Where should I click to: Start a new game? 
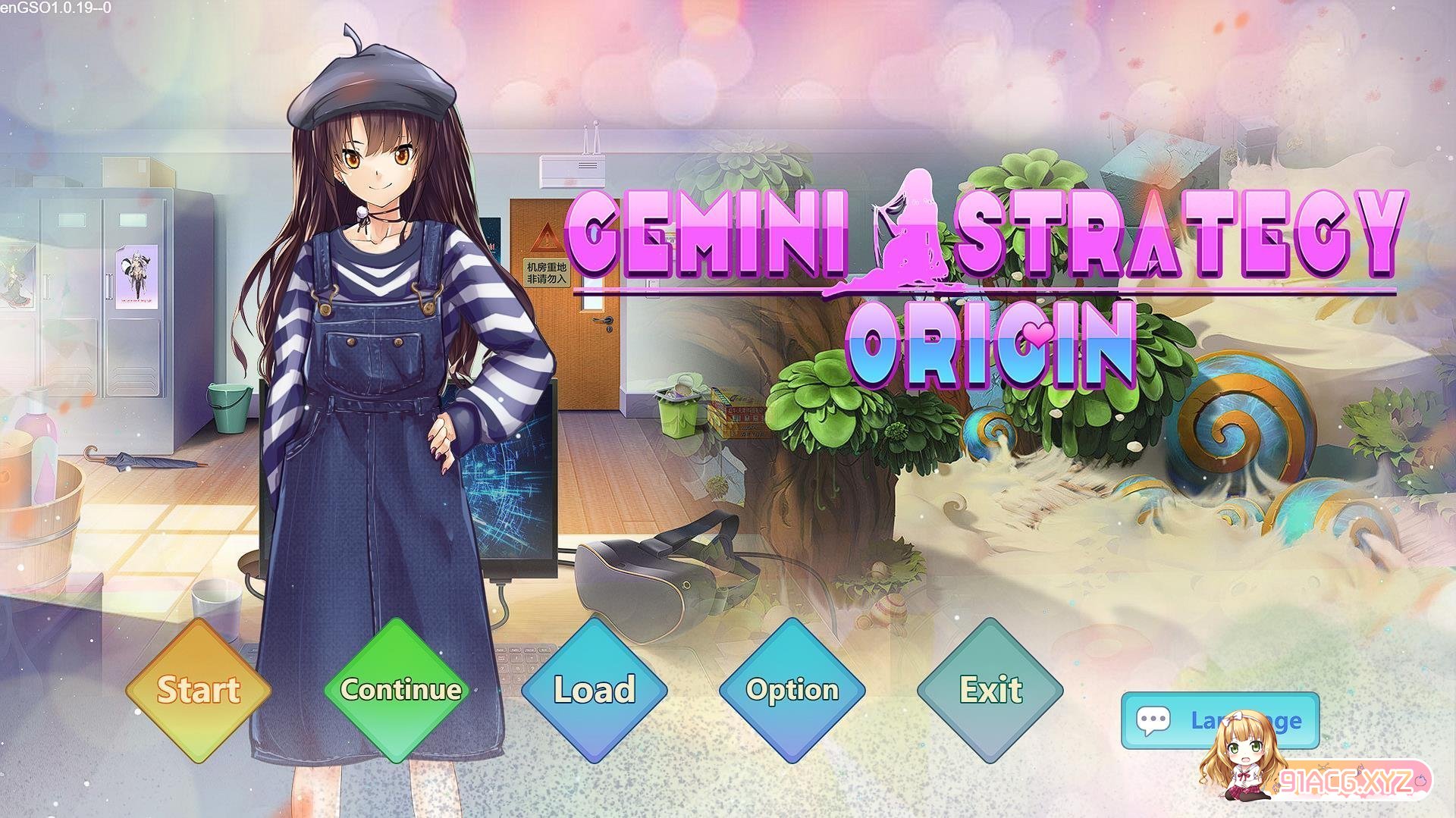(198, 690)
